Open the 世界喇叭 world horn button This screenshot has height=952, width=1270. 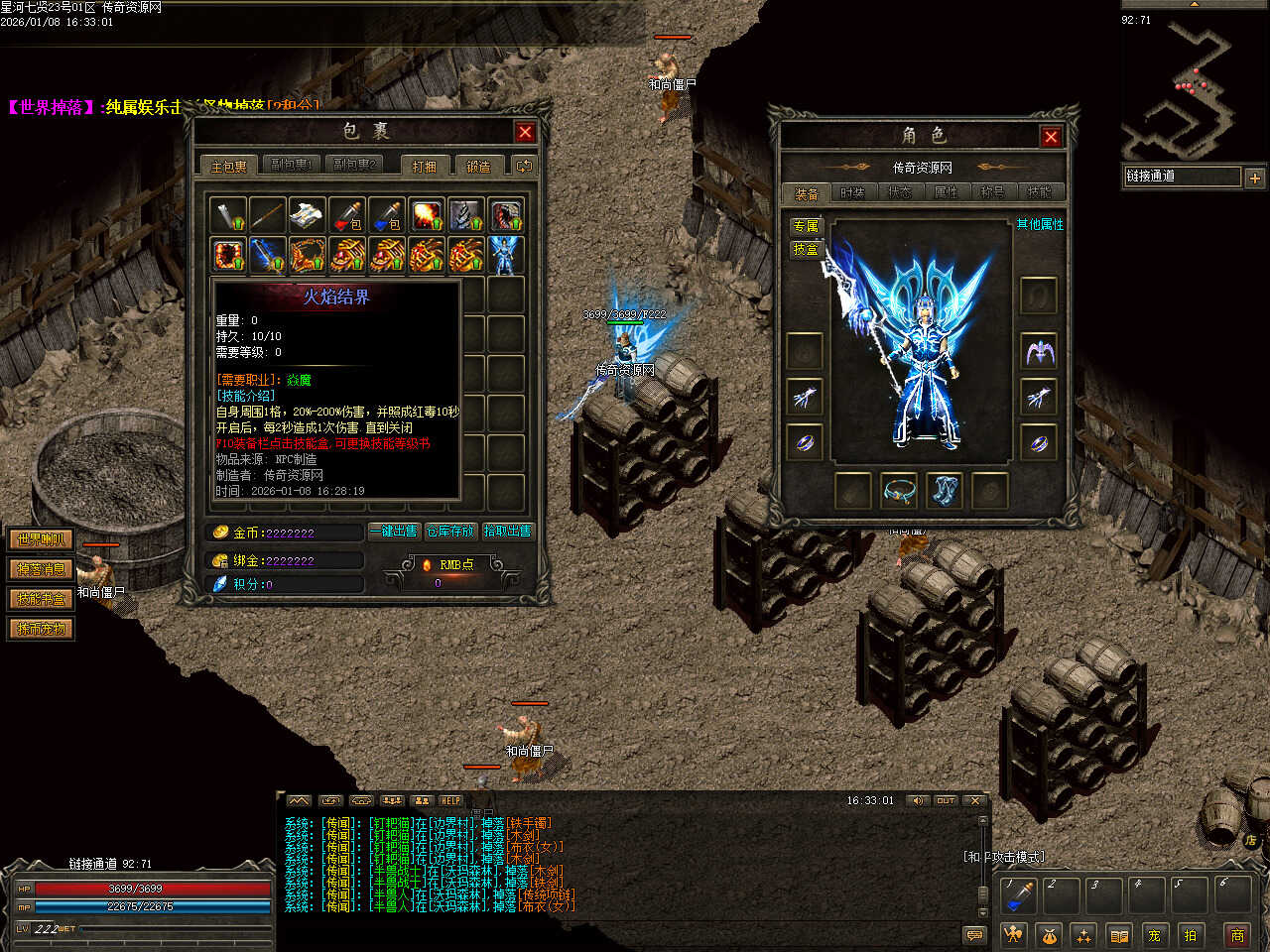click(41, 539)
